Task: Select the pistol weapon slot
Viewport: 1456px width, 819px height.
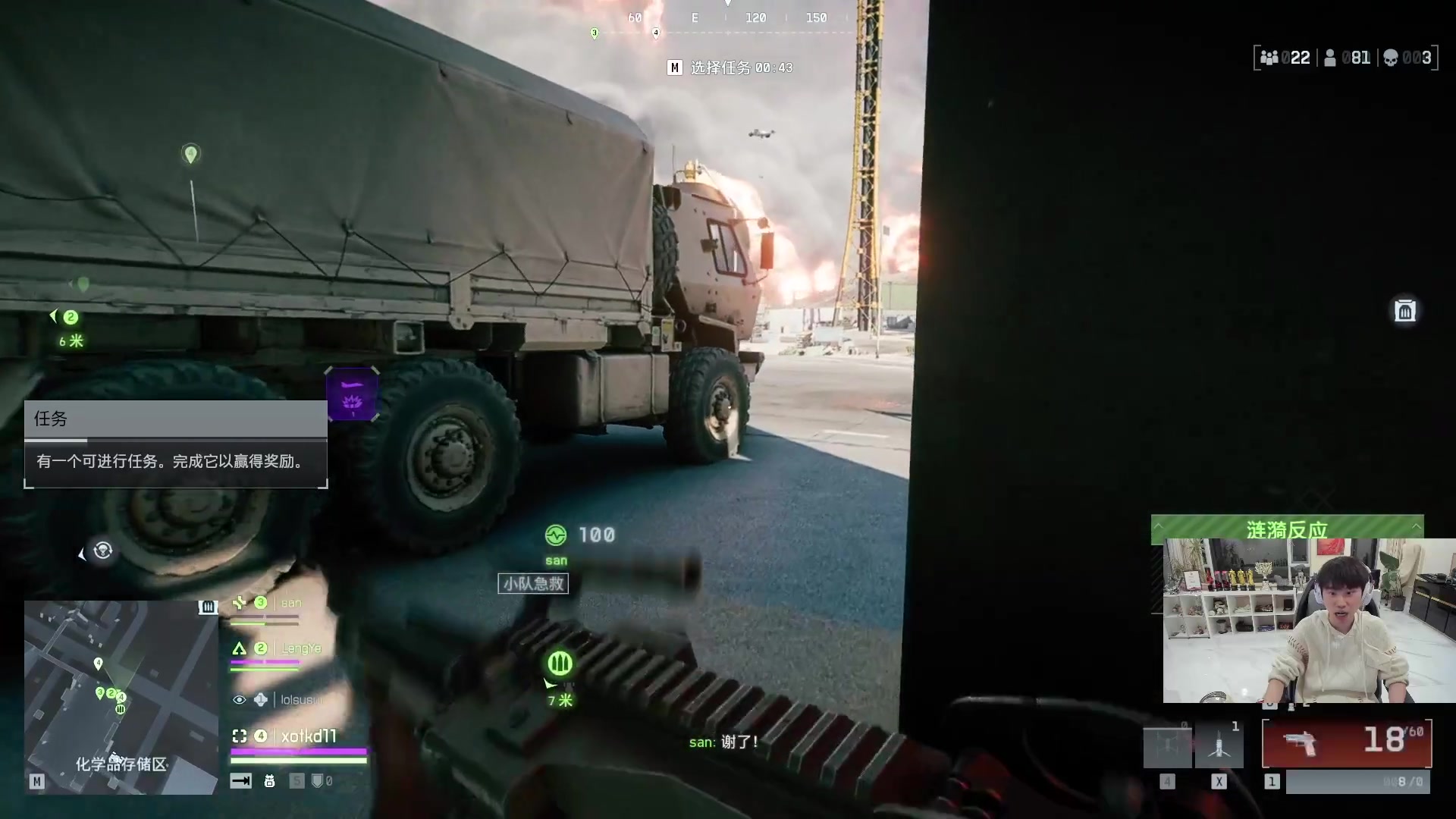Action: (1346, 744)
